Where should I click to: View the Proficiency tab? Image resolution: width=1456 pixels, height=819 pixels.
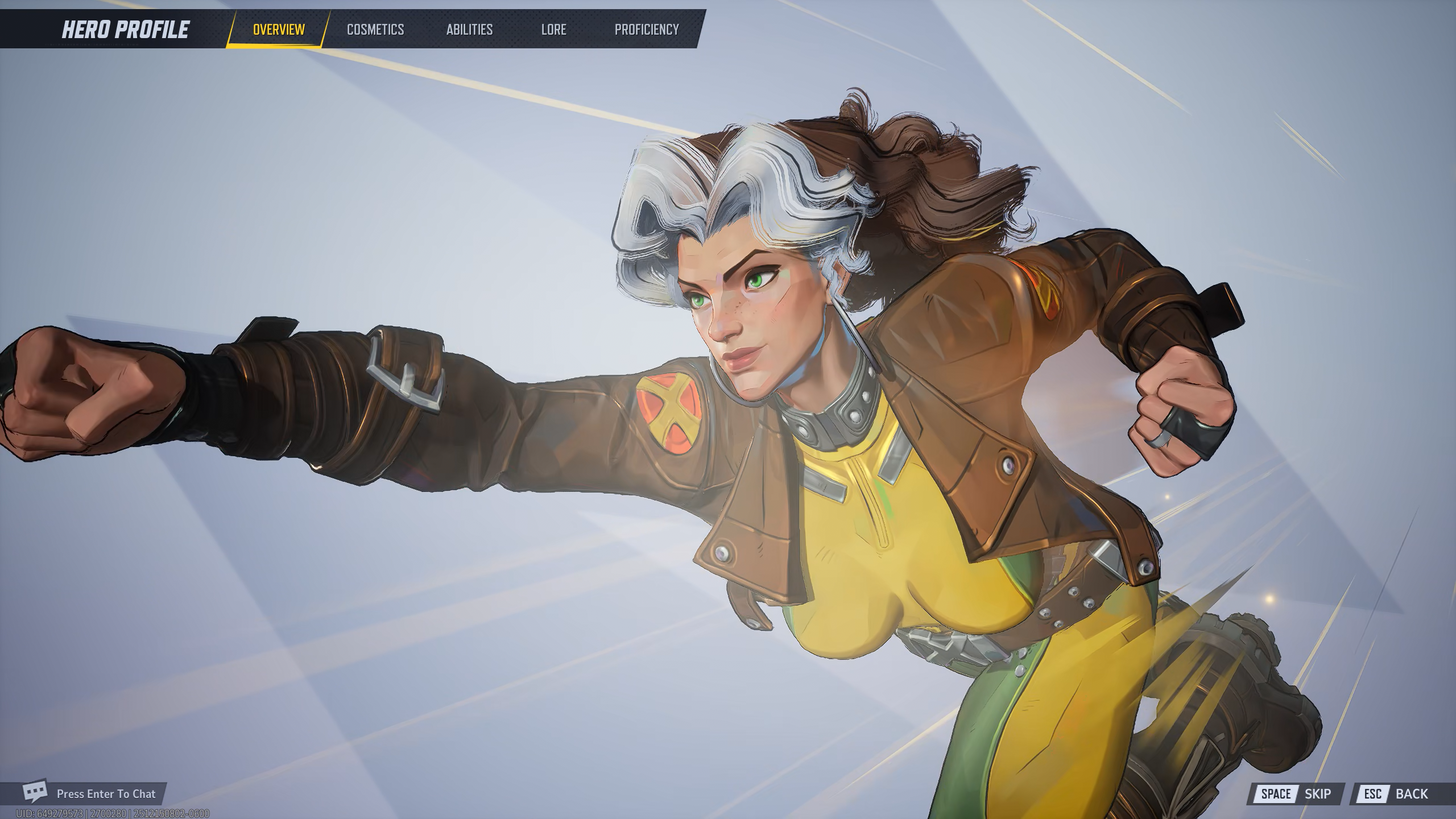[647, 29]
